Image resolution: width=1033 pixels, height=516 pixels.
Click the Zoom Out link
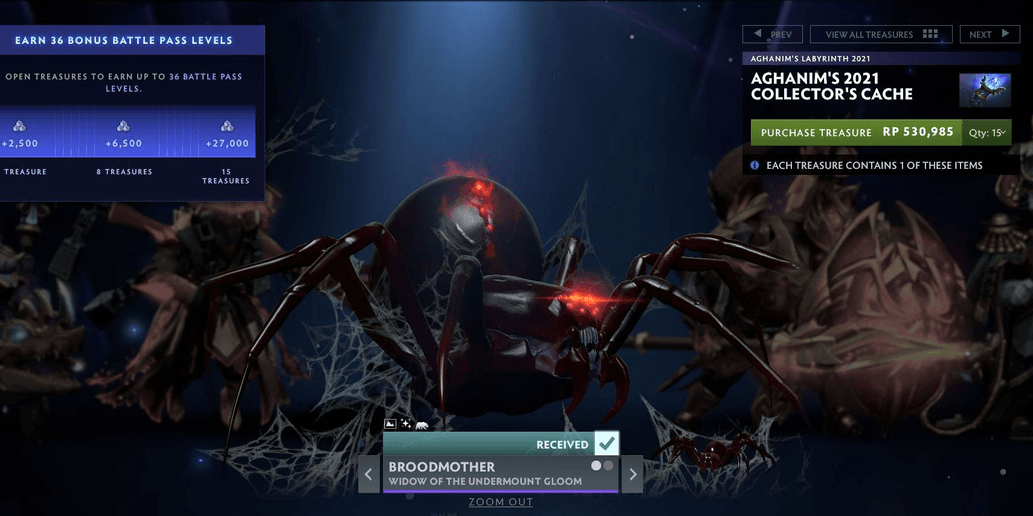[x=501, y=502]
